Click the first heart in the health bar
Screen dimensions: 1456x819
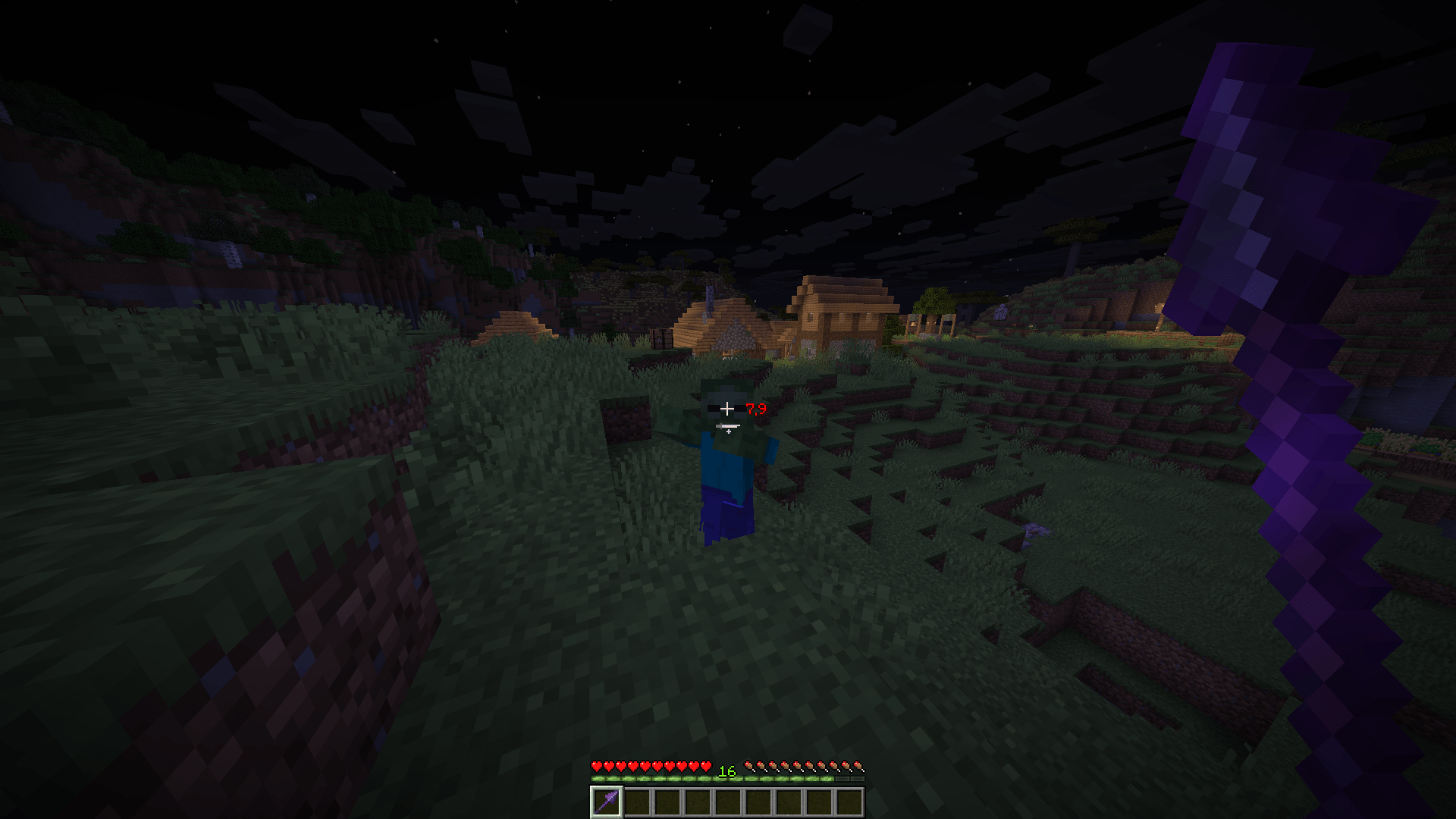597,765
